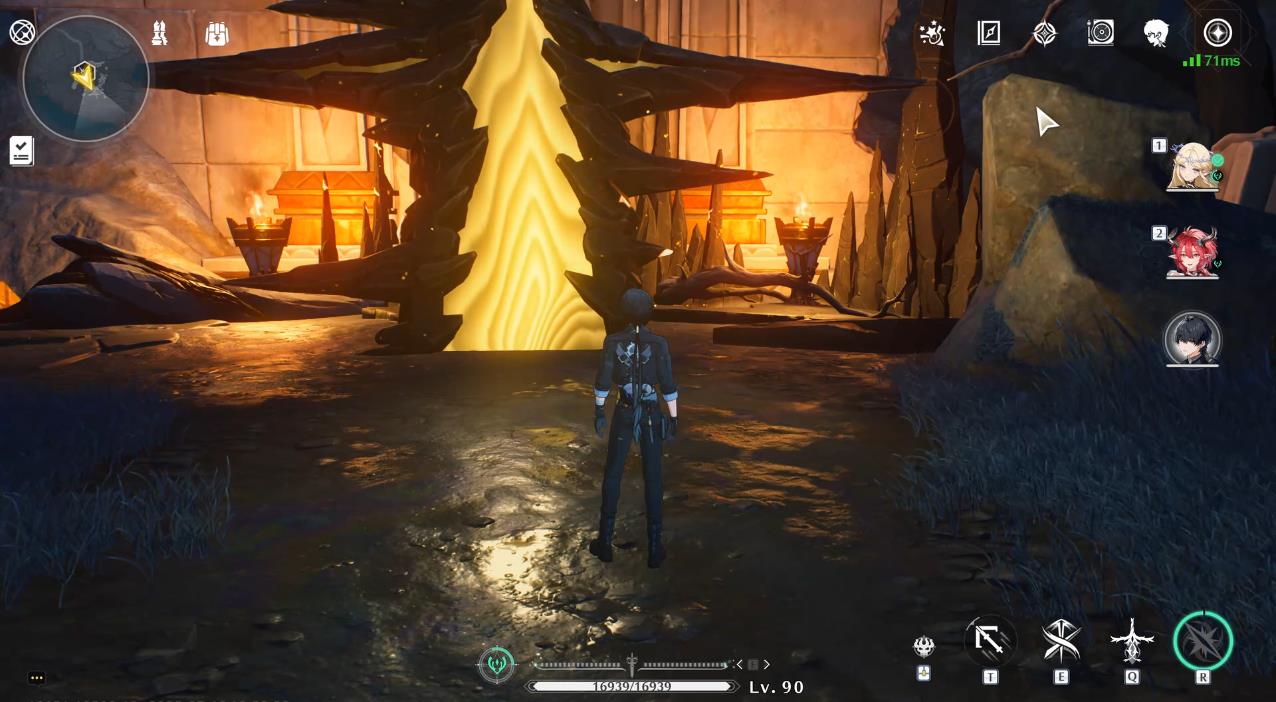Open the events icon with stars
The height and width of the screenshot is (702, 1276).
(932, 34)
